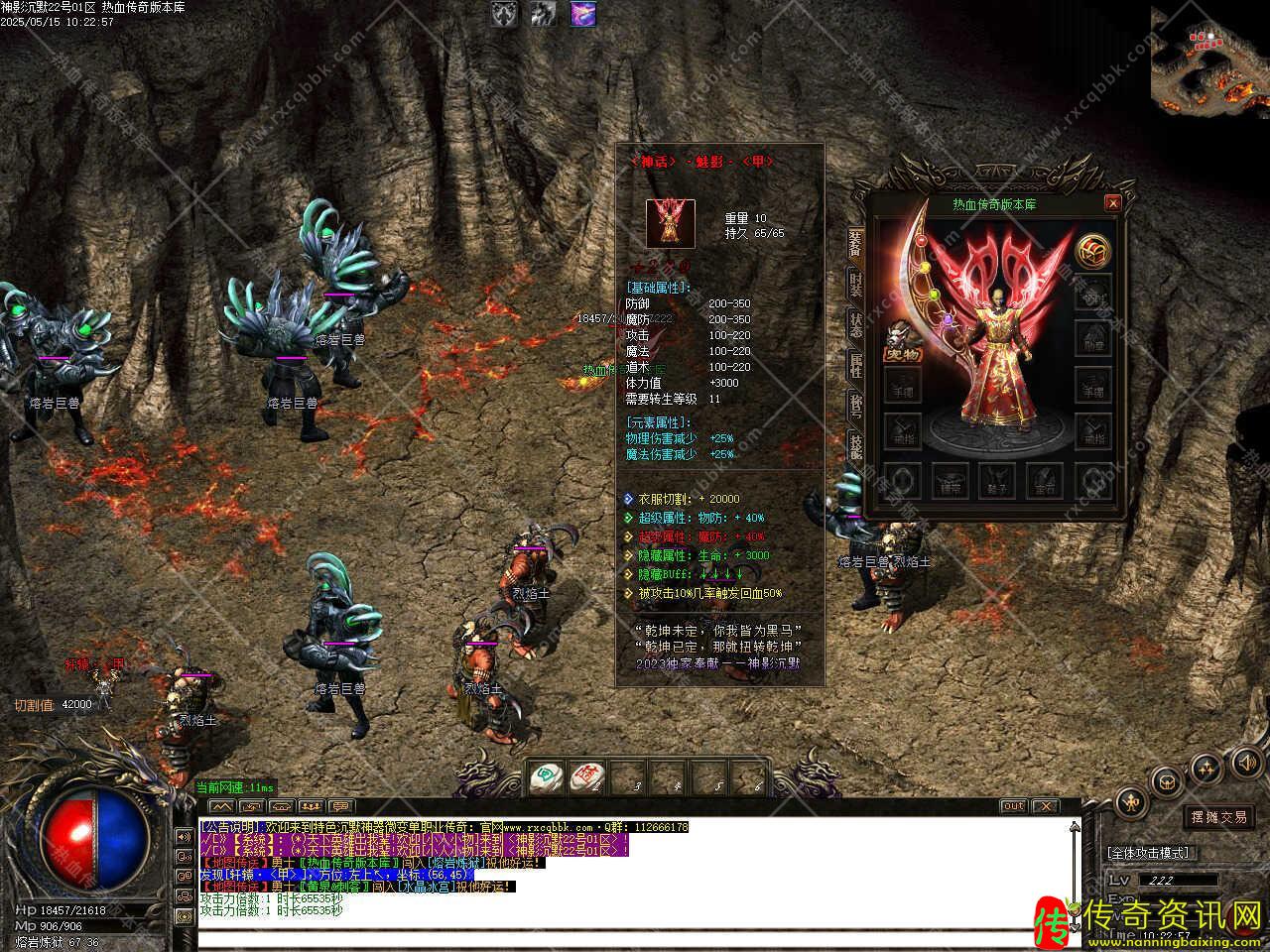Toggle the 全体攻击模式 attack mode
Viewport: 1270px width, 952px height.
(1149, 852)
